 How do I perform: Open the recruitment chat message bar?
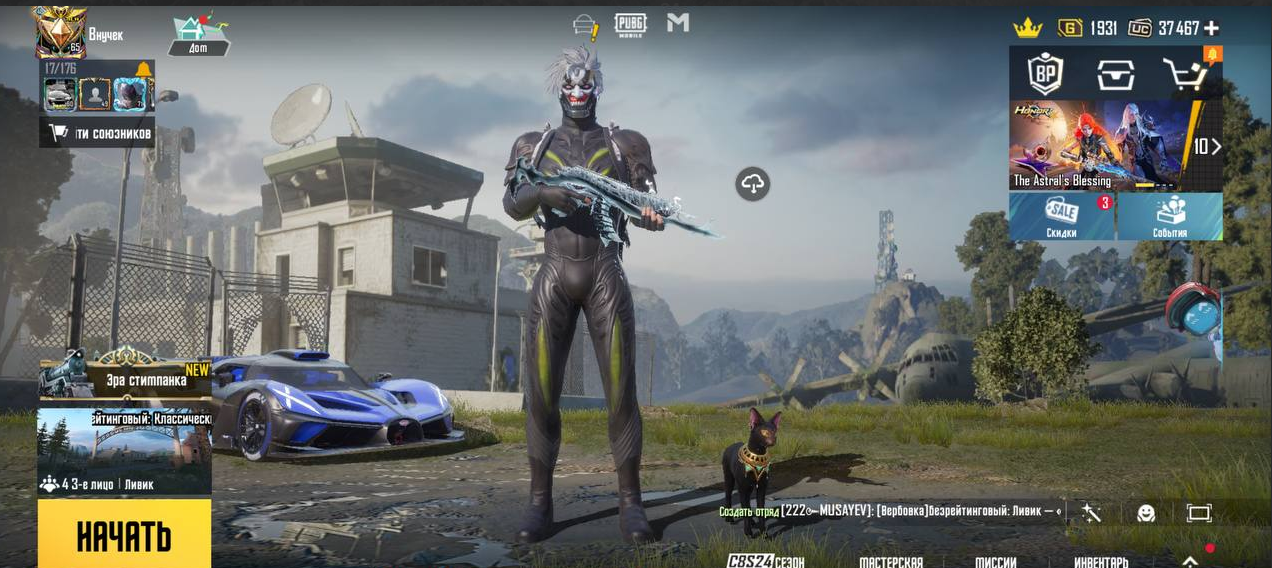click(x=890, y=512)
